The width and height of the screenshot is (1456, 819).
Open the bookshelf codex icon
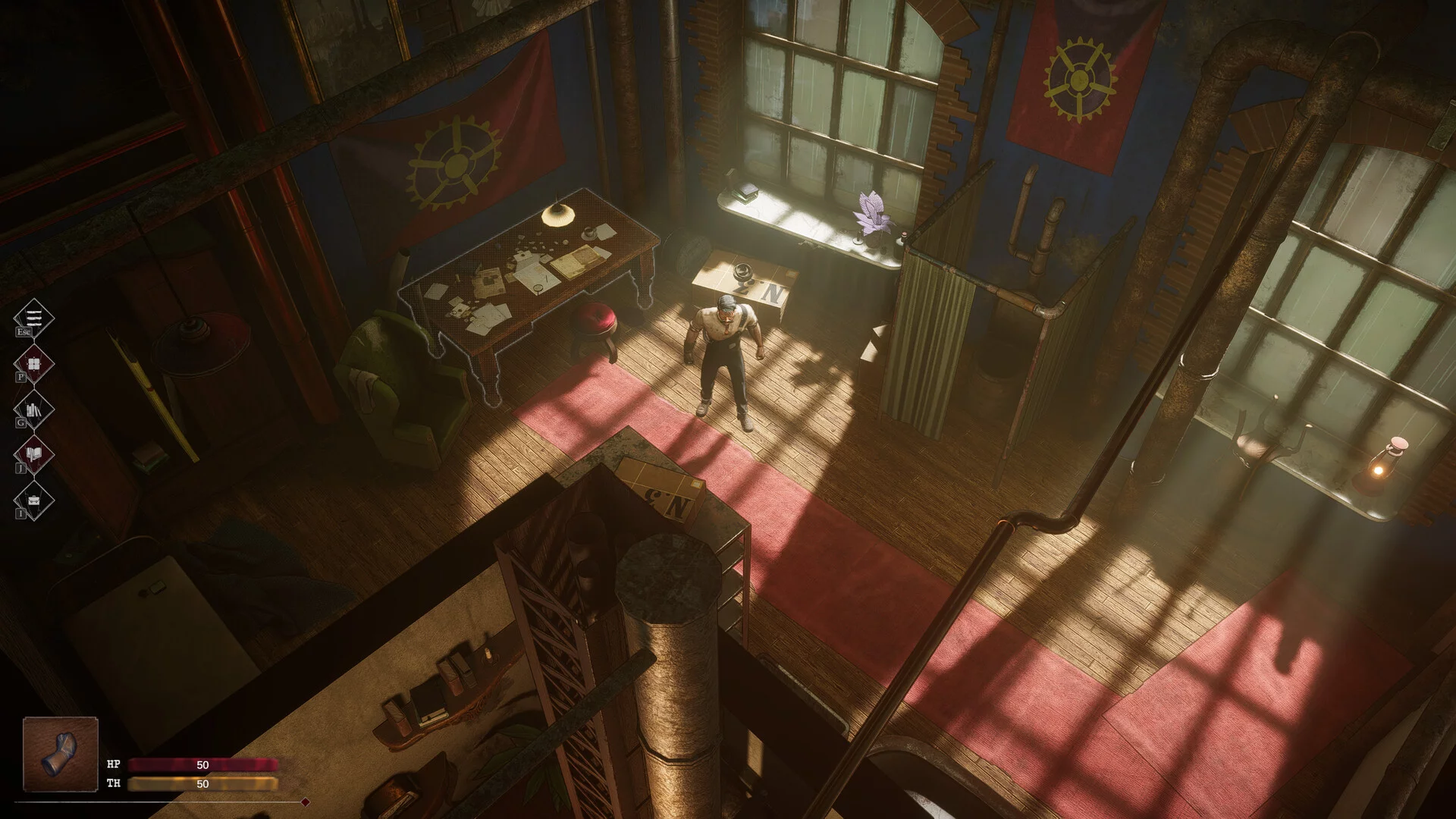(34, 409)
